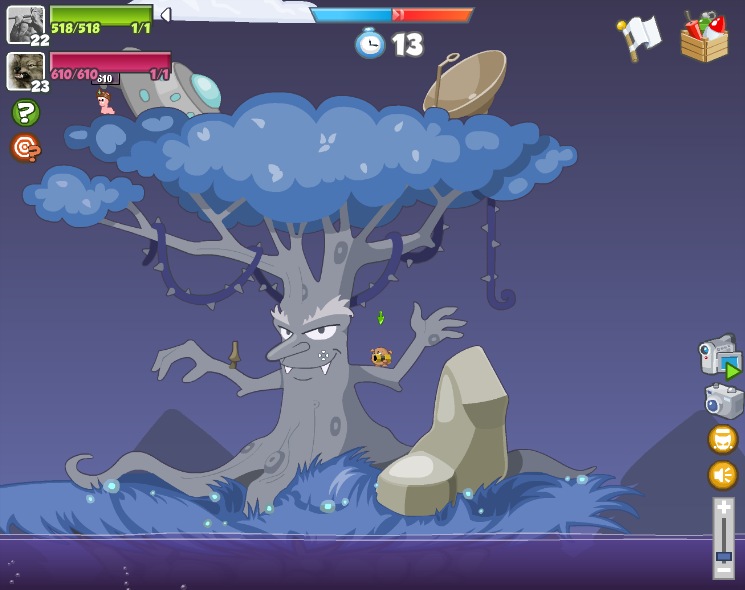Toggle the orange fullscreen button
The width and height of the screenshot is (745, 590).
pos(722,439)
